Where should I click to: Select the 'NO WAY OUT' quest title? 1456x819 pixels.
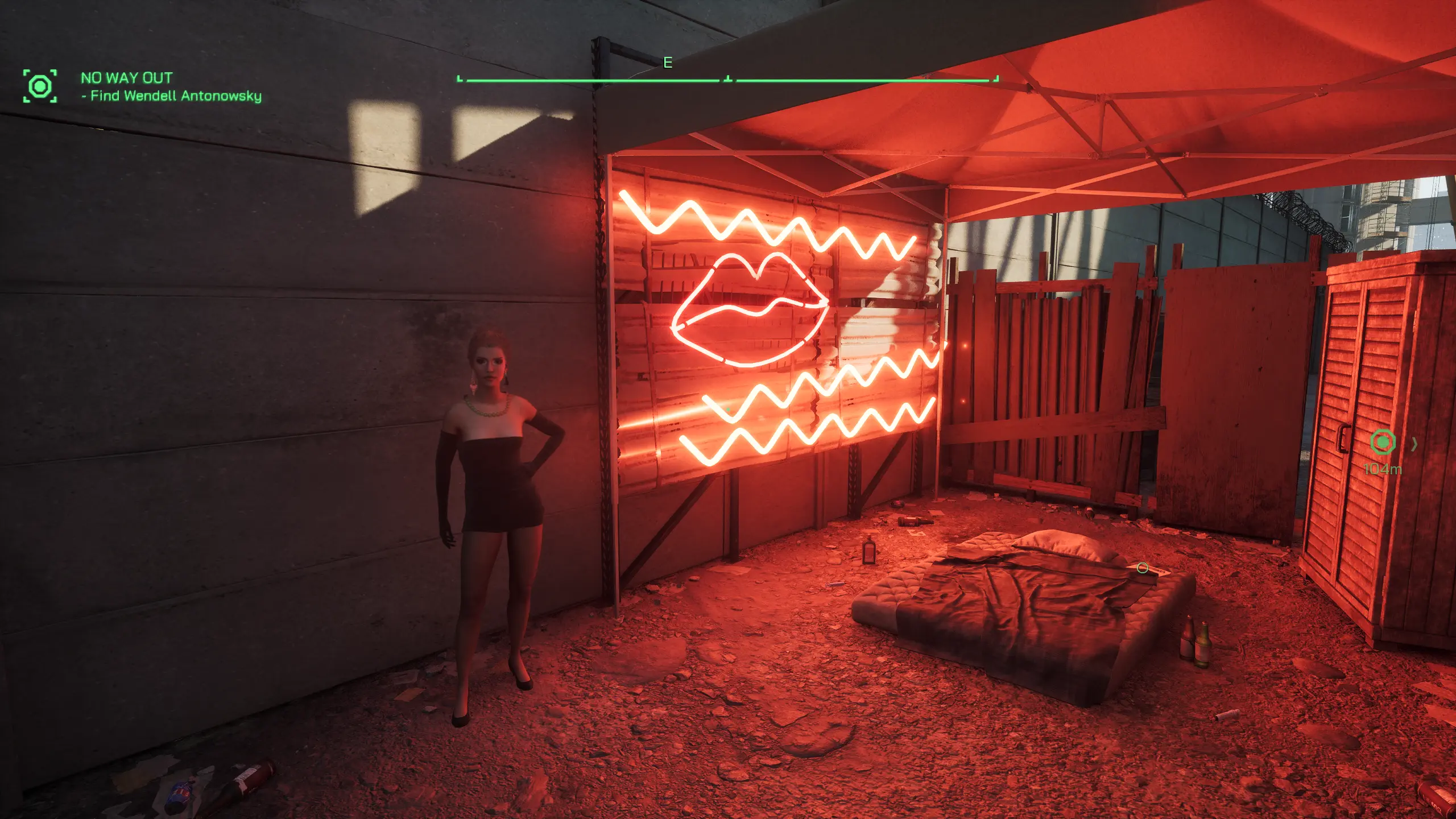(126, 78)
